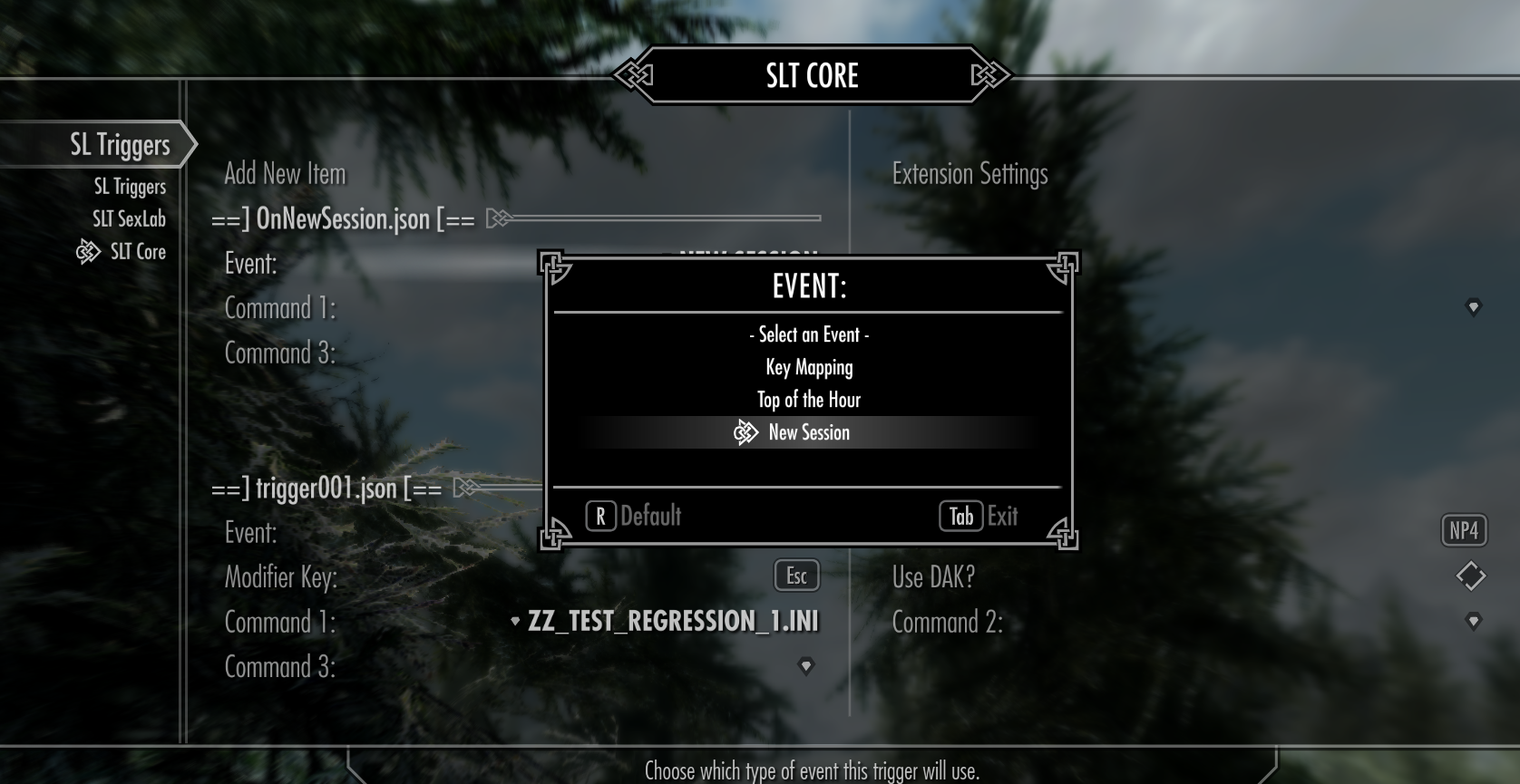Viewport: 1520px width, 784px height.
Task: Click the Add New Item option
Action: point(285,173)
